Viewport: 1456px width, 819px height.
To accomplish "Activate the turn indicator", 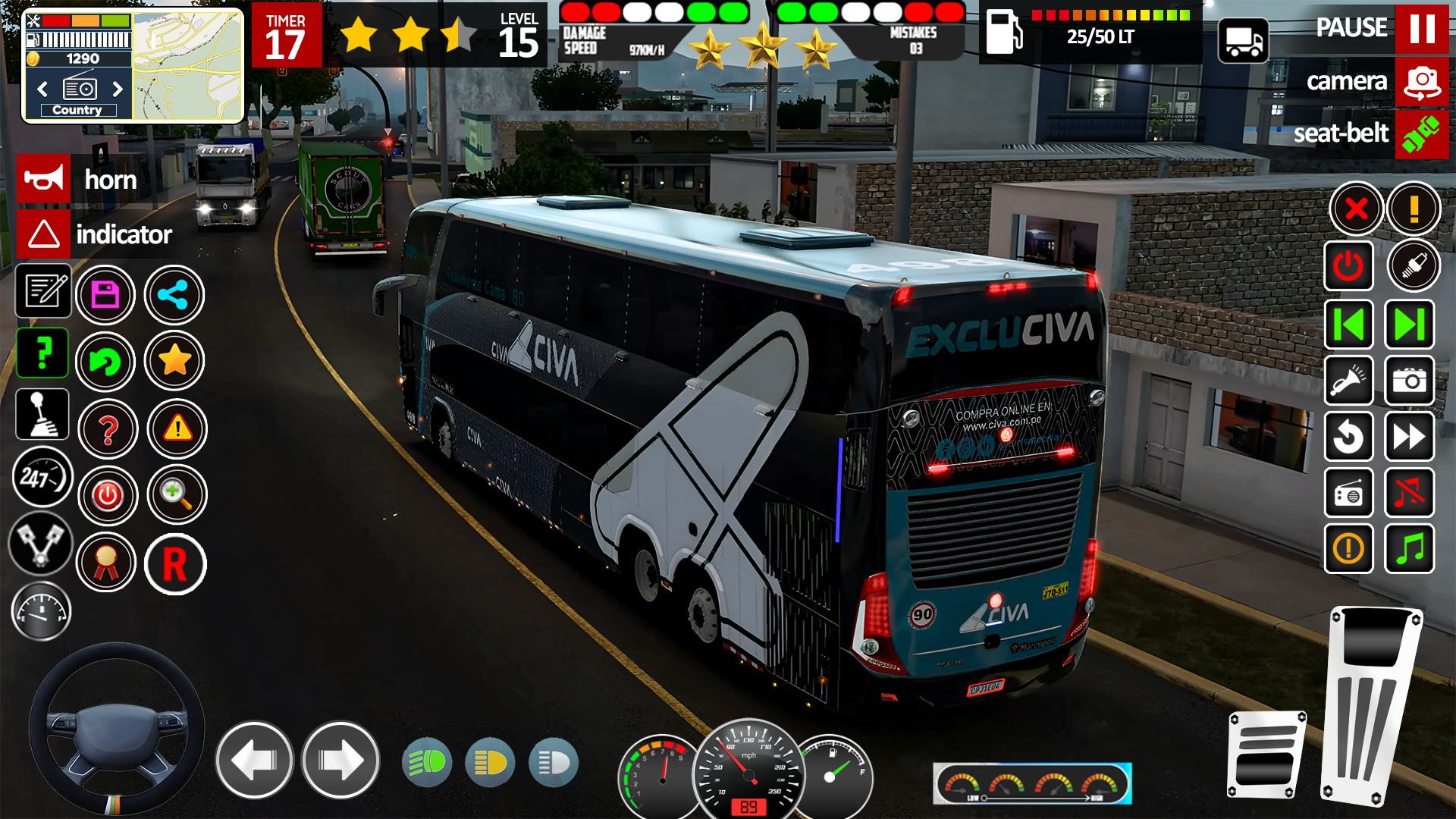I will (43, 234).
